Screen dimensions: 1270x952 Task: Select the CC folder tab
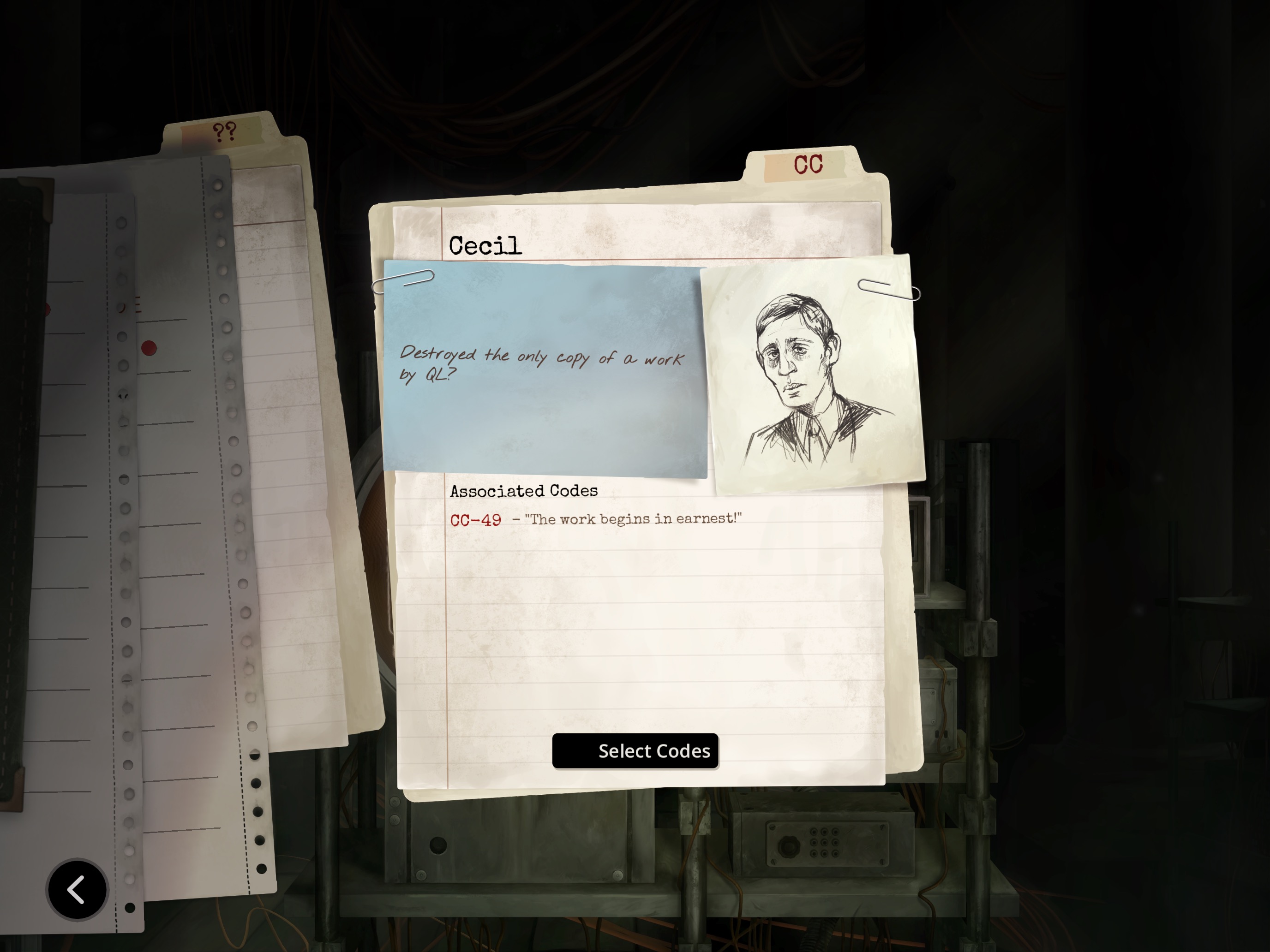click(807, 165)
